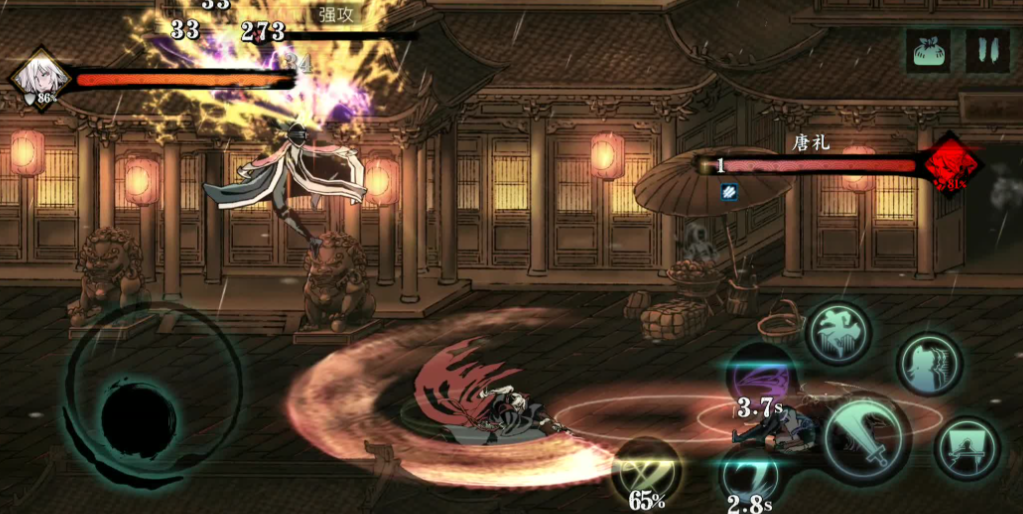
Task: Tap the crouching figure skill button
Action: pos(967,447)
